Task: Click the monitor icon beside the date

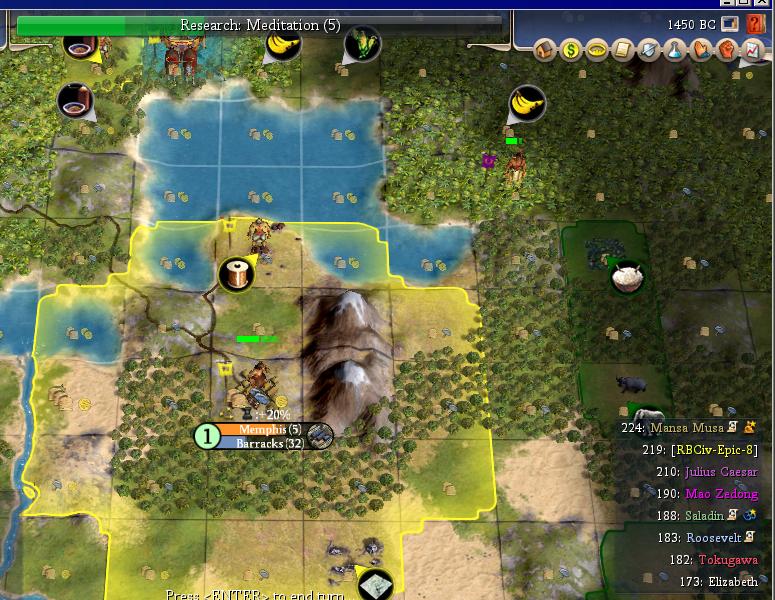Action: click(729, 24)
